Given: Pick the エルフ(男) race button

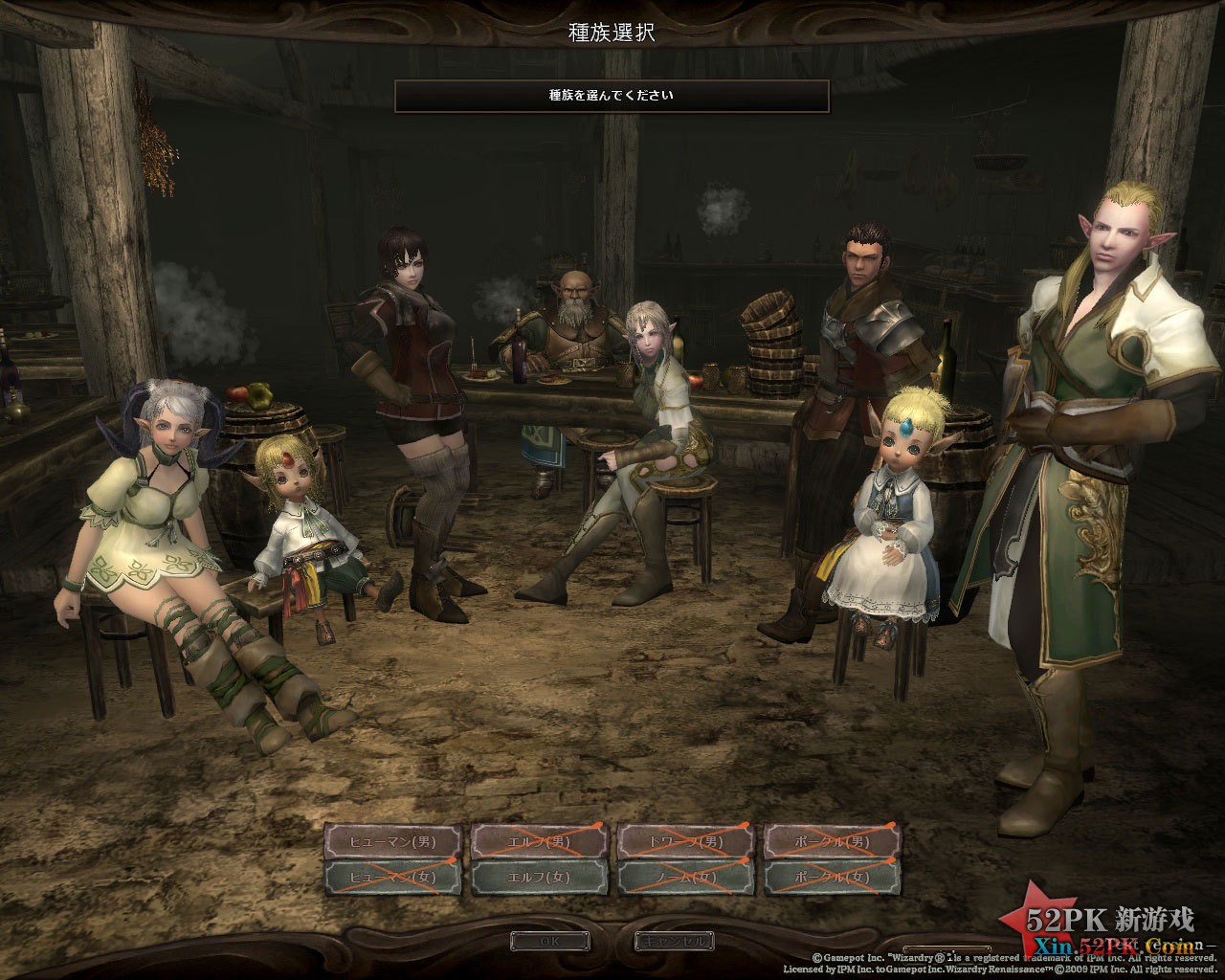Looking at the screenshot, I should (539, 842).
